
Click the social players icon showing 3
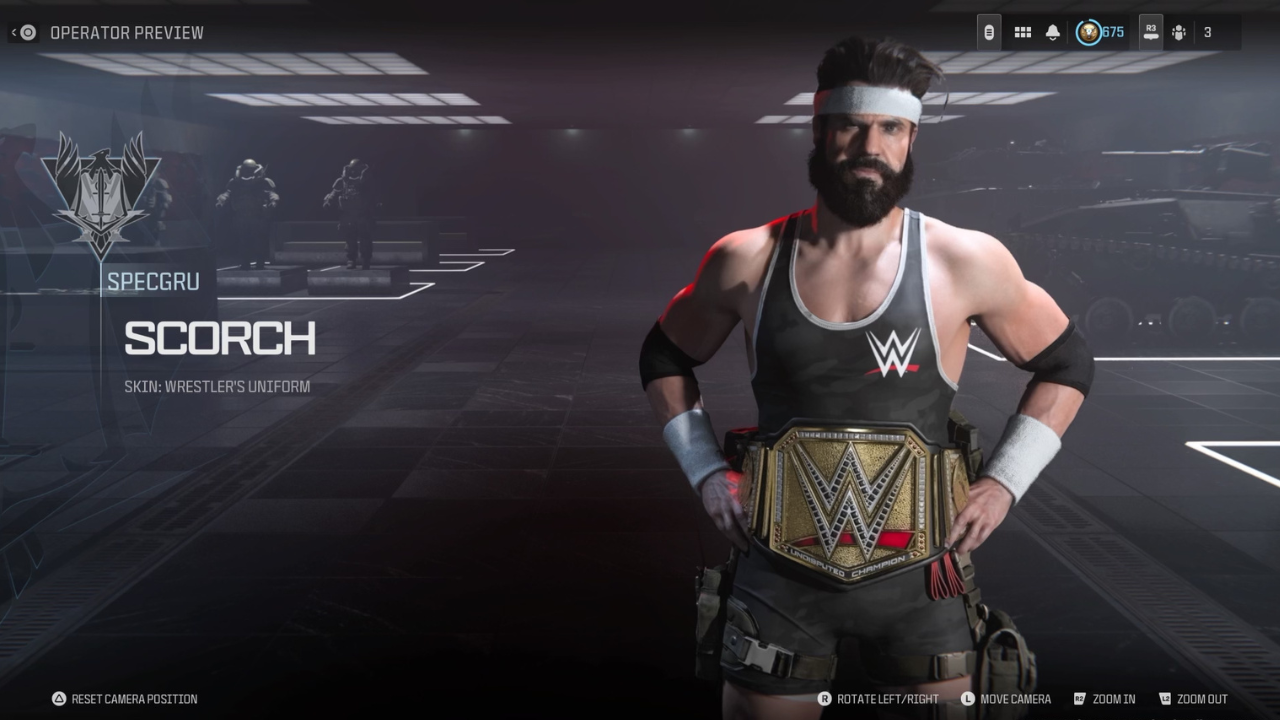tap(1178, 32)
